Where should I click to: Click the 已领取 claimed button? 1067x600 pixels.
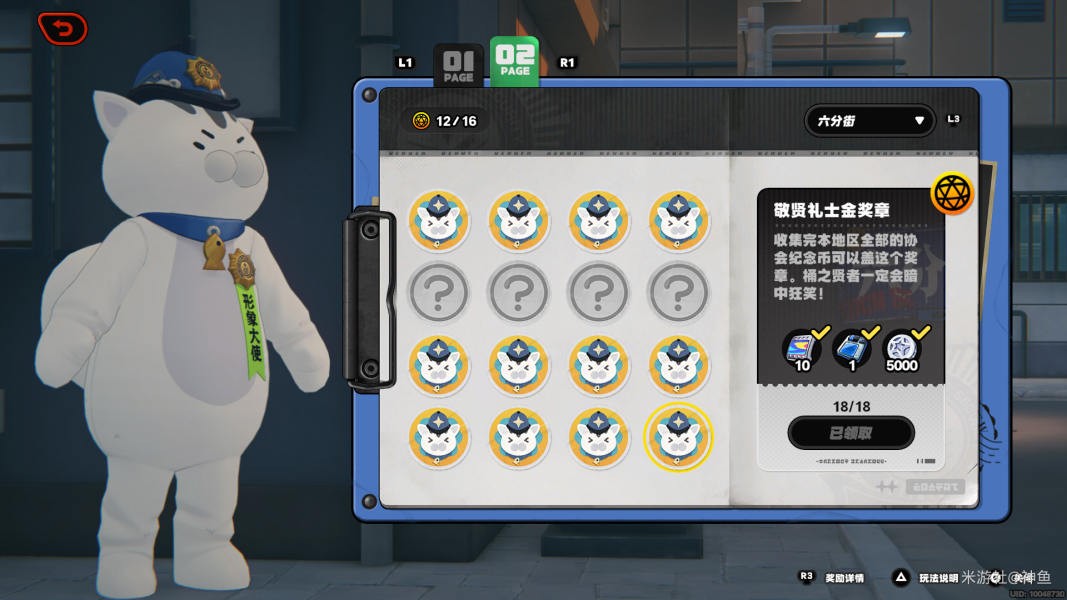pyautogui.click(x=851, y=433)
